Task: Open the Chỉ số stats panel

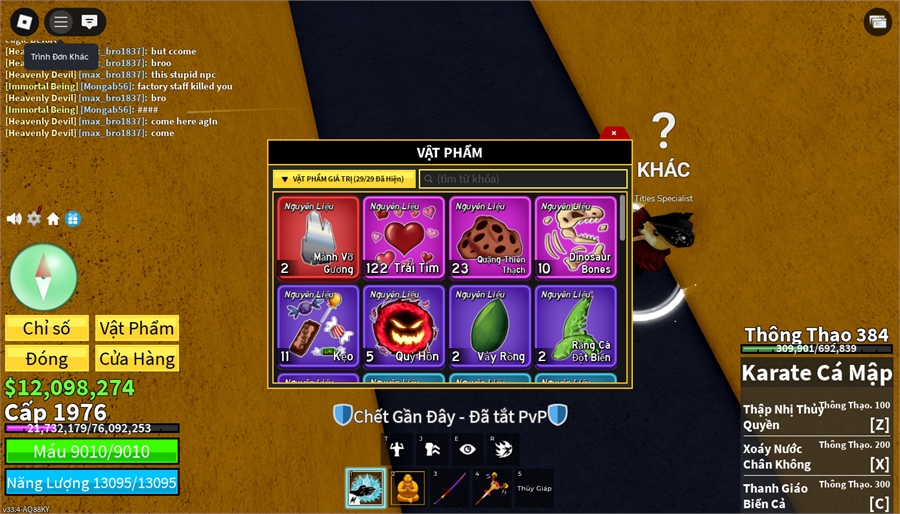Action: pos(47,328)
